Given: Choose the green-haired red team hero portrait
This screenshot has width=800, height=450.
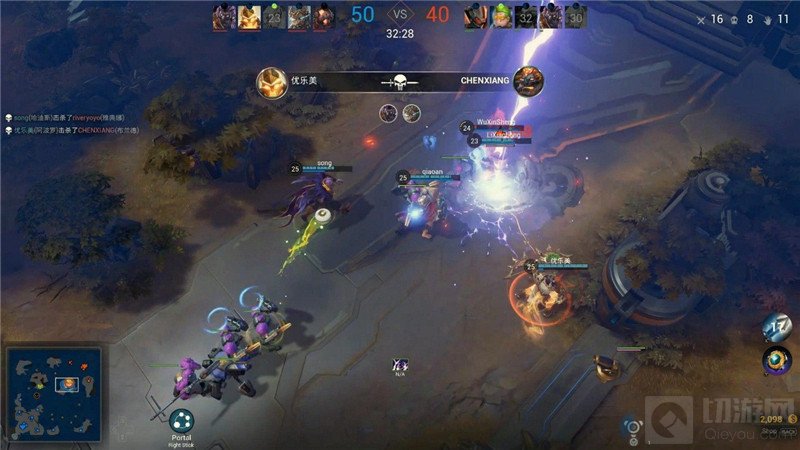Looking at the screenshot, I should [x=500, y=16].
